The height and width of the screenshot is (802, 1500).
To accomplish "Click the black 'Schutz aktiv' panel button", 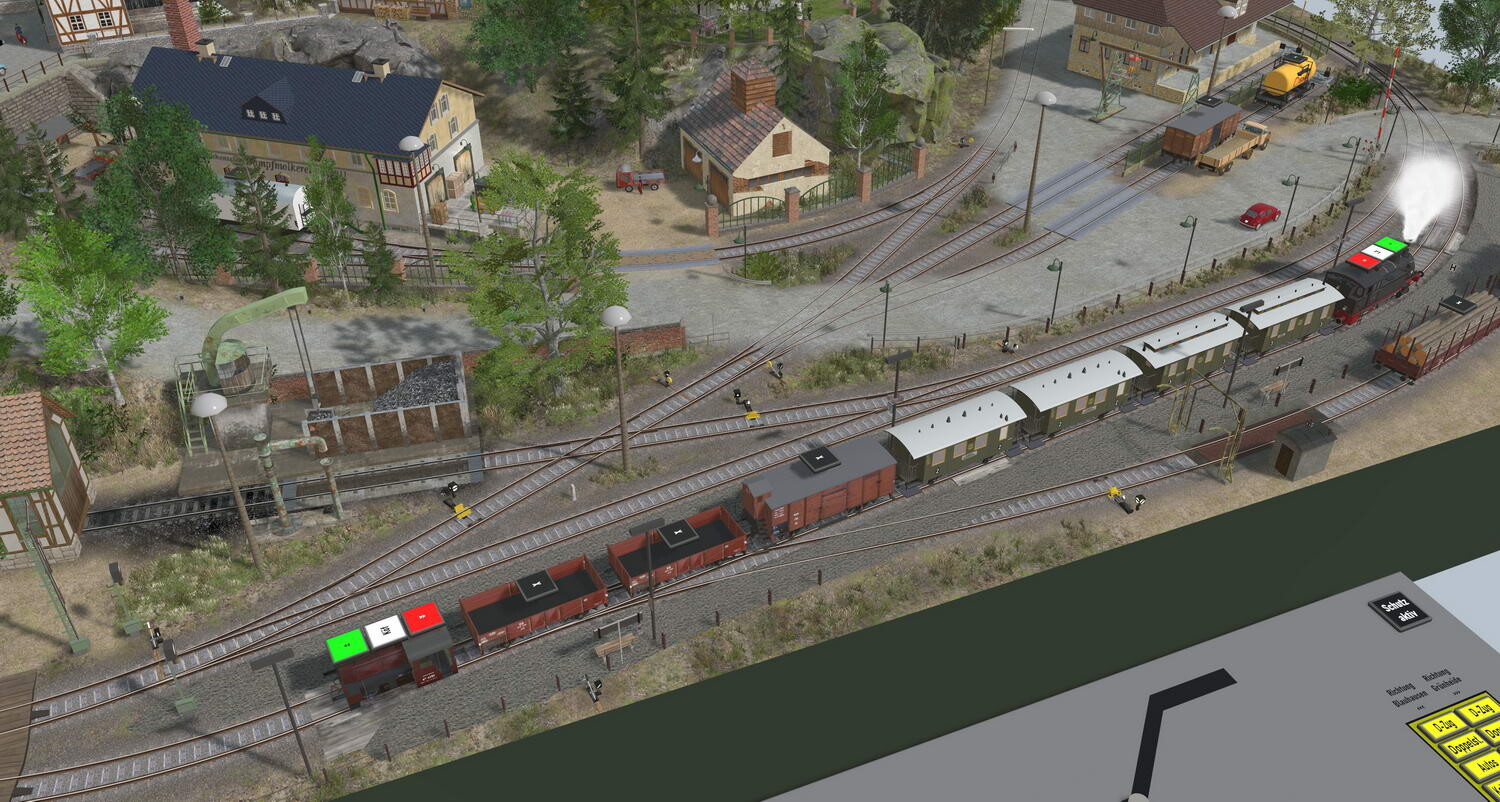I will [x=1399, y=610].
